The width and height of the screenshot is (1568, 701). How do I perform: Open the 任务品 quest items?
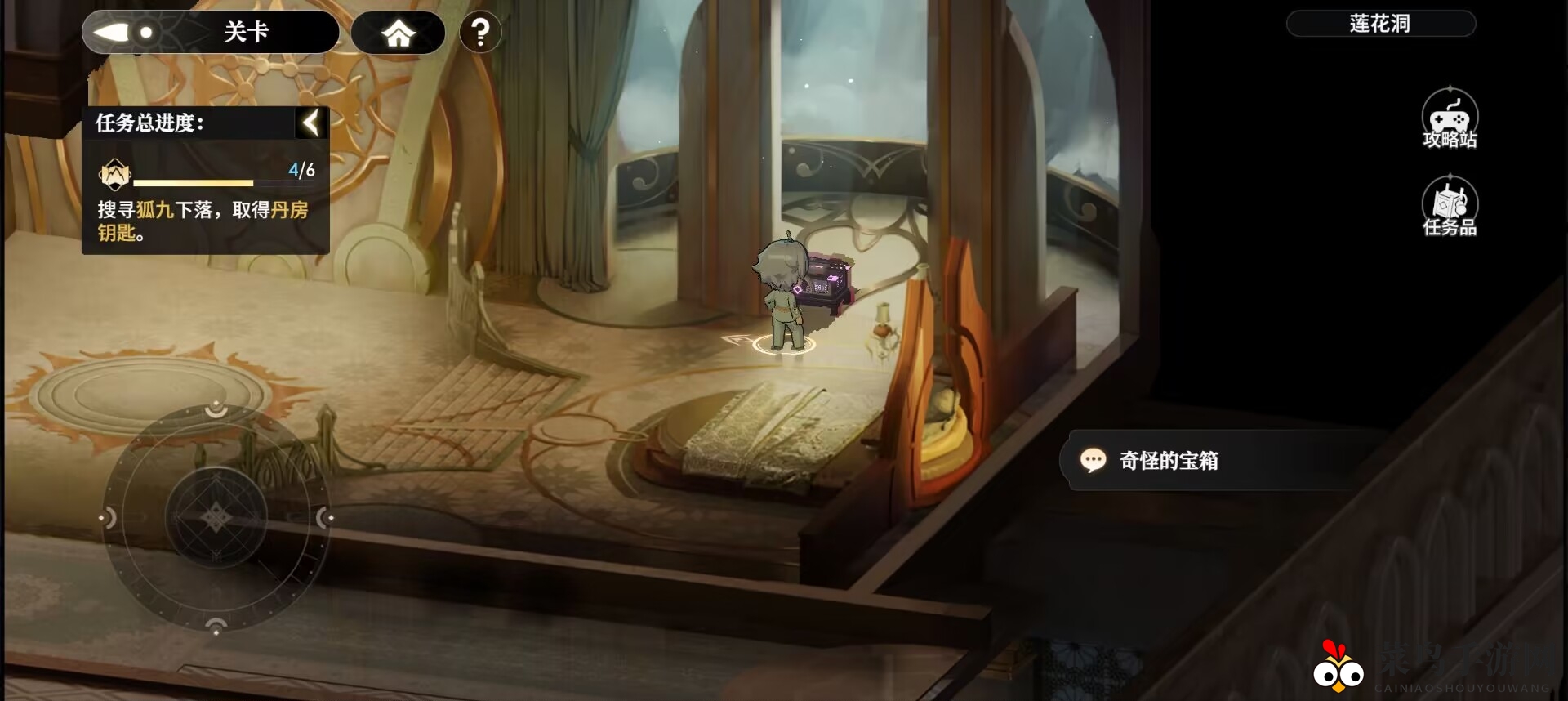pos(1450,208)
